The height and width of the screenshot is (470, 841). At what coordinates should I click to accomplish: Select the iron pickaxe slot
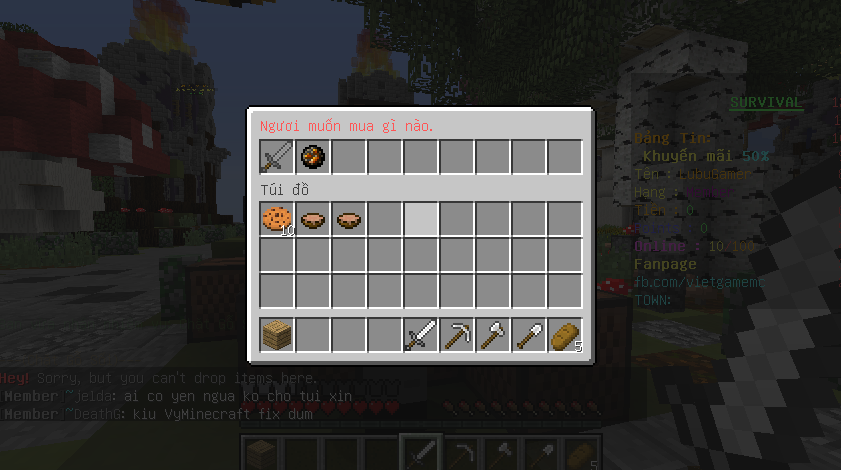tap(457, 335)
